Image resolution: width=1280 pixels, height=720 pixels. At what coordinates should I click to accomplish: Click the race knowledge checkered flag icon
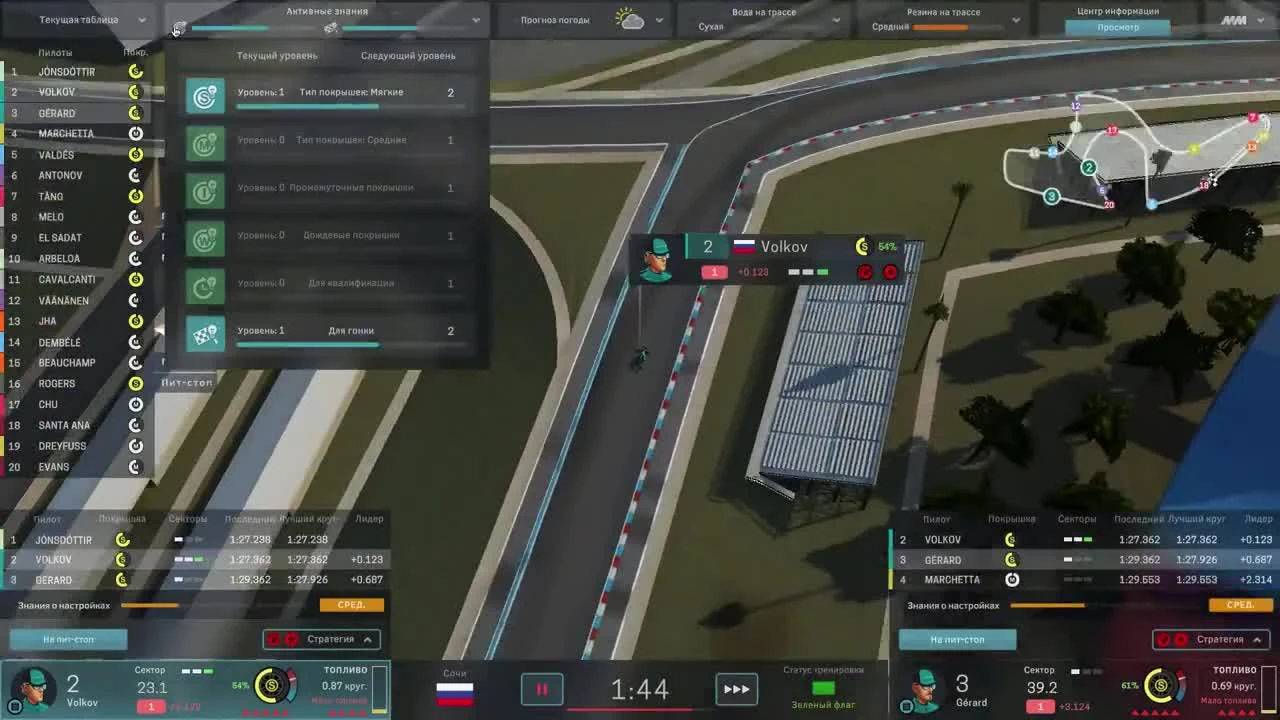click(x=205, y=330)
